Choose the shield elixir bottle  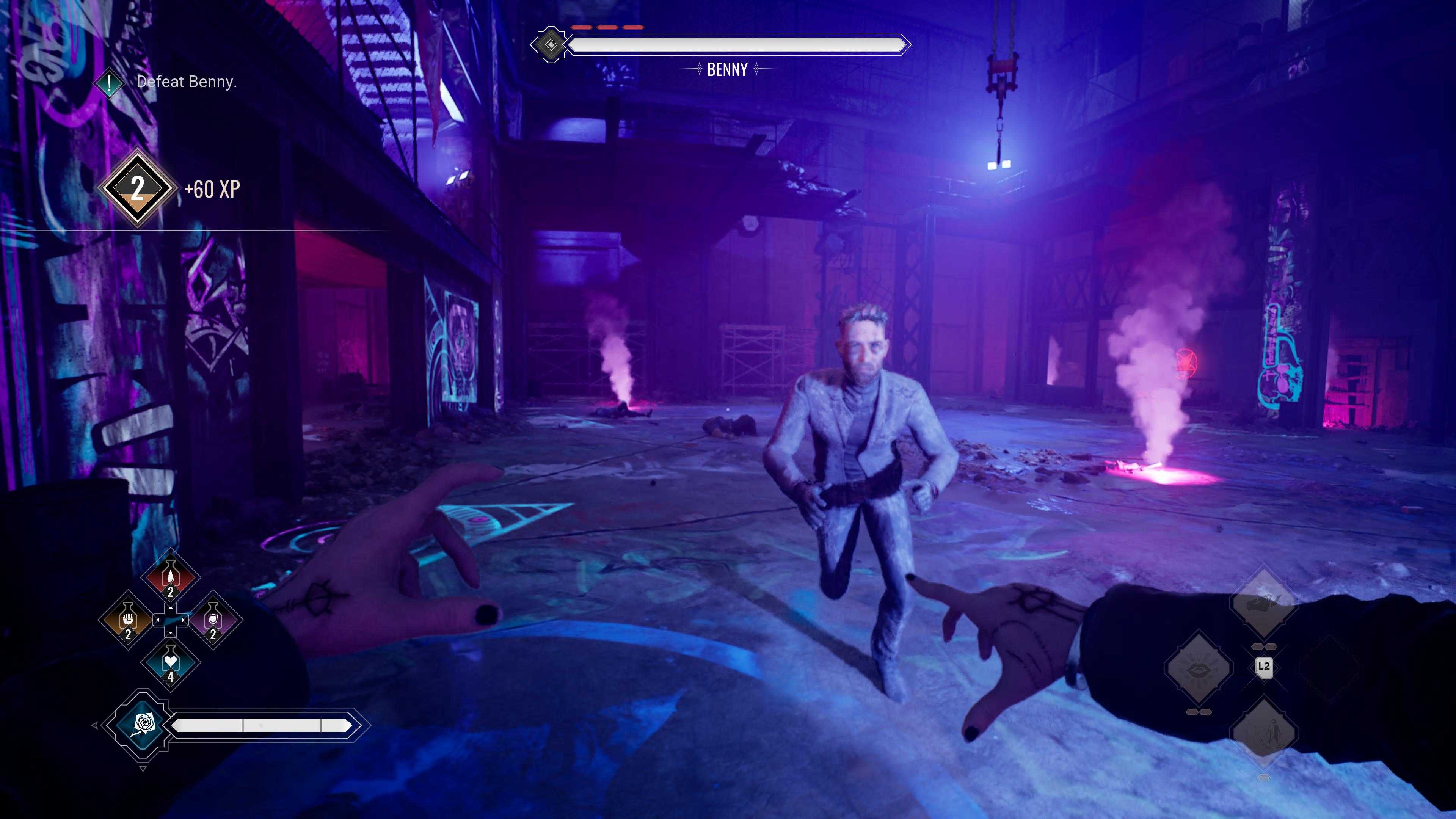213,620
